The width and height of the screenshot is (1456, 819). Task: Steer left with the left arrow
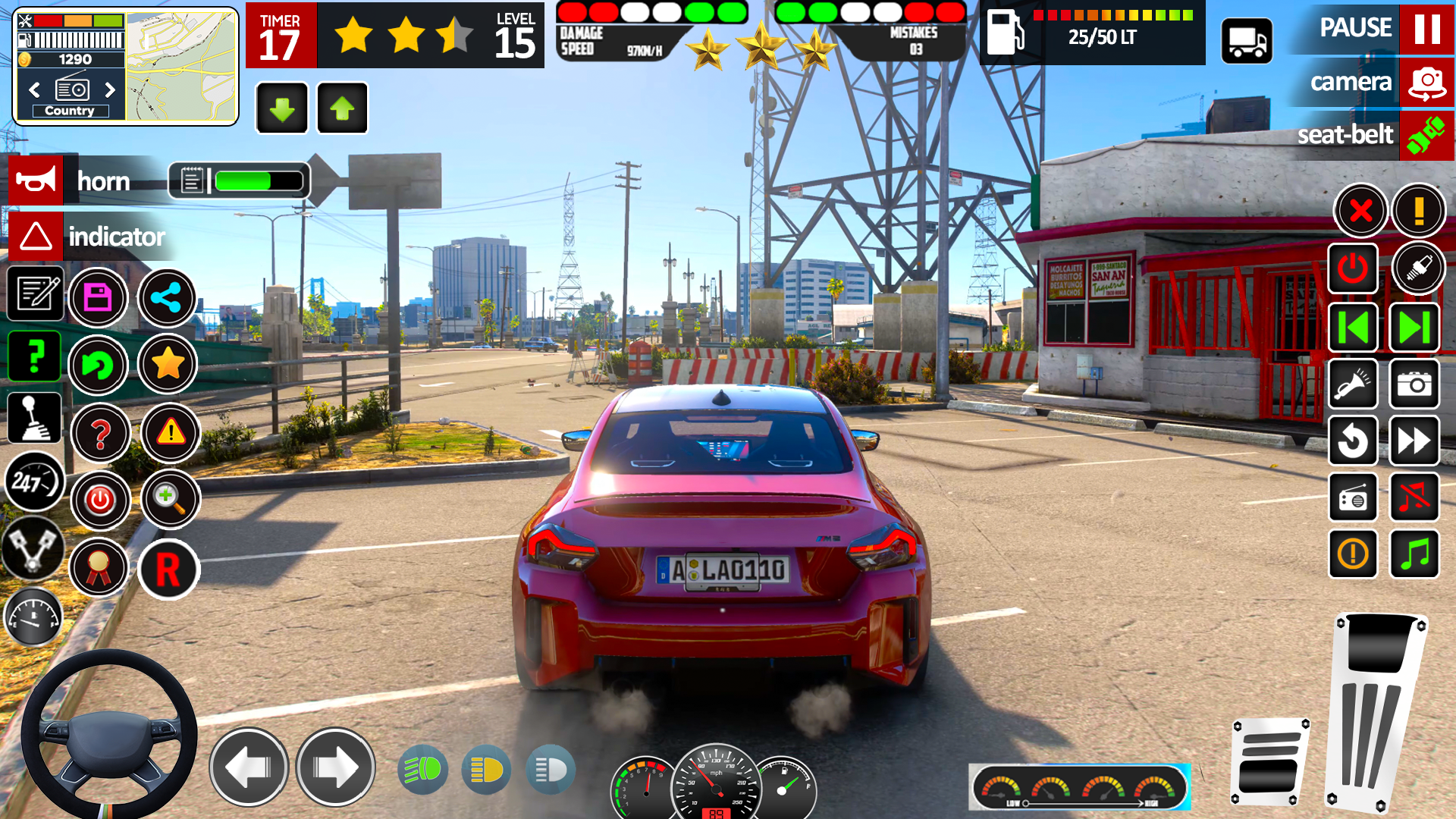point(249,767)
